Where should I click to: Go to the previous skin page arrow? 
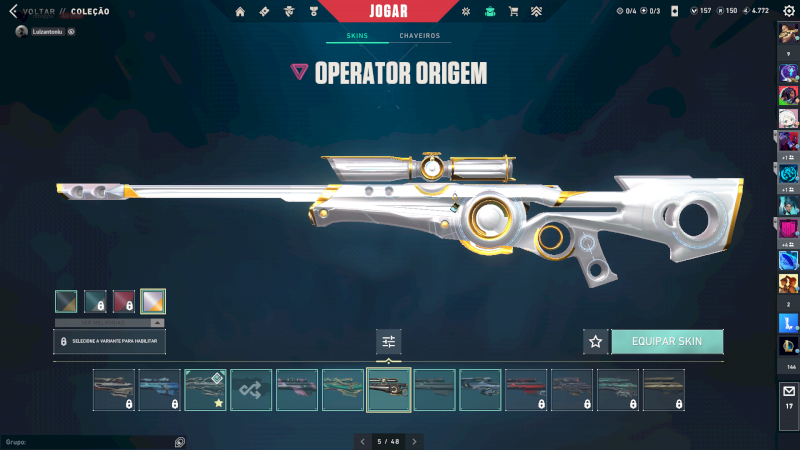click(x=363, y=441)
